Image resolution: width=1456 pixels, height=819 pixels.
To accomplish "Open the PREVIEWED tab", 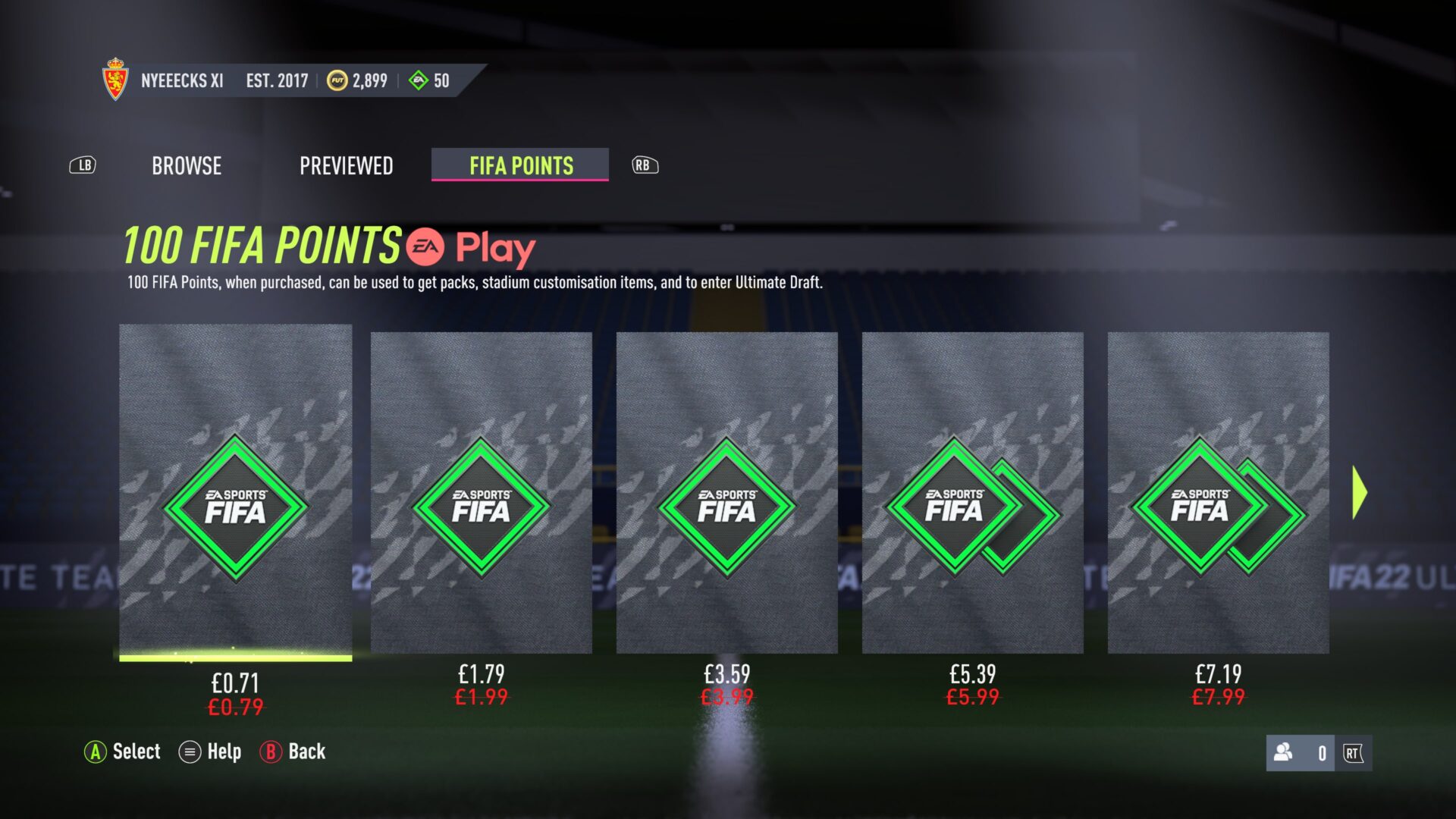I will pyautogui.click(x=347, y=165).
